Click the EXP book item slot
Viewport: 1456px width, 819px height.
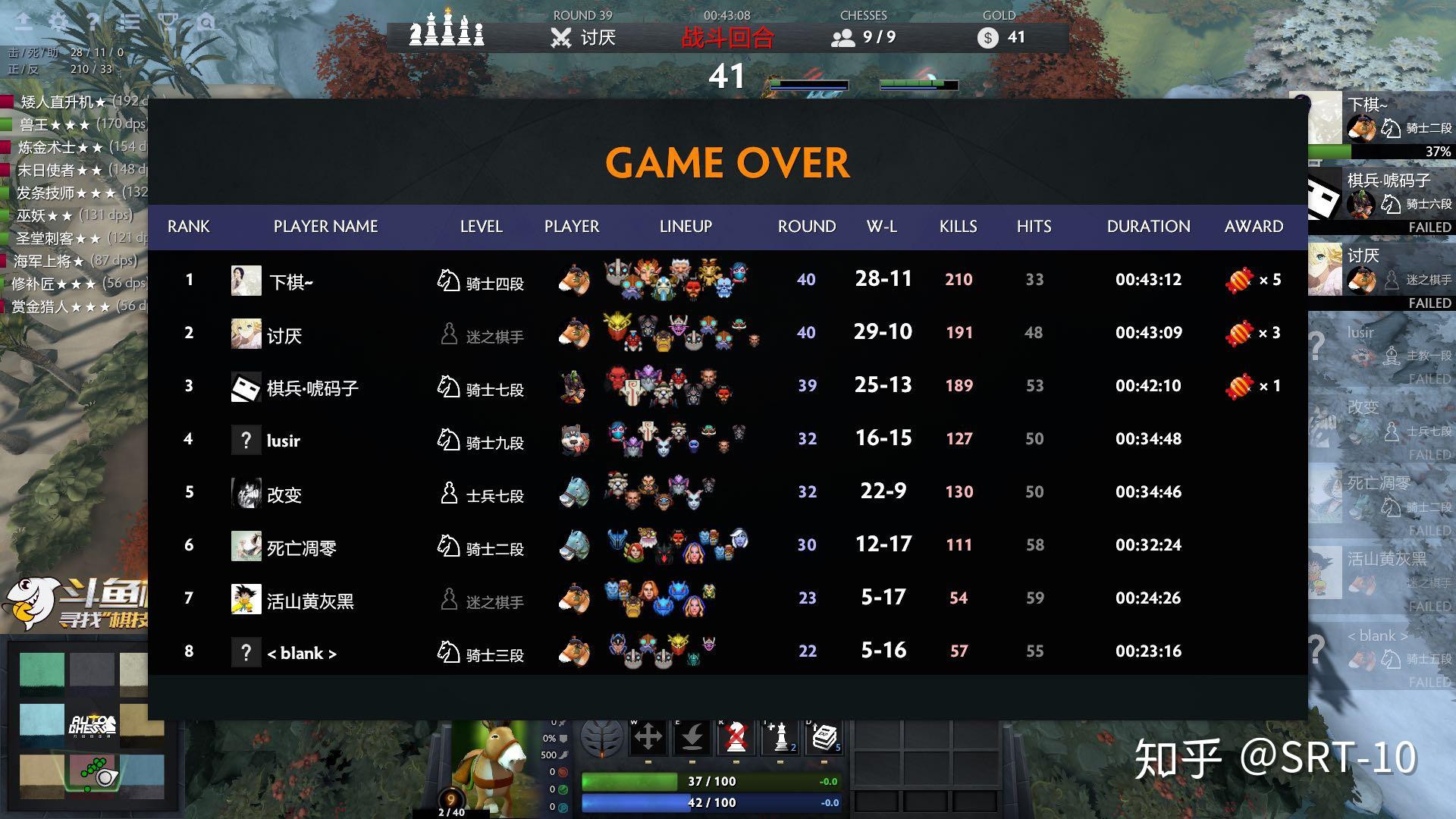[824, 736]
